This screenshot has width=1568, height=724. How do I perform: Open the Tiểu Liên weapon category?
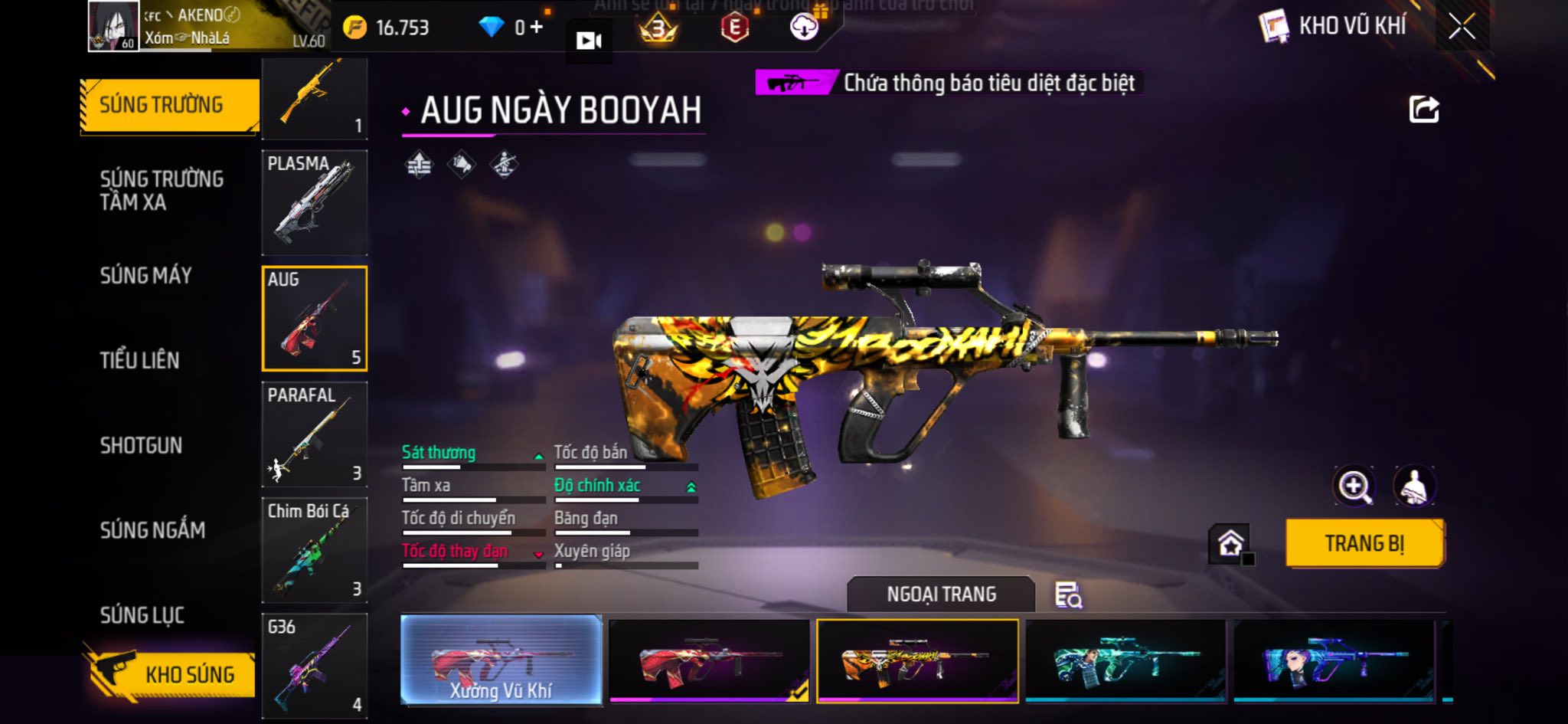pos(139,360)
